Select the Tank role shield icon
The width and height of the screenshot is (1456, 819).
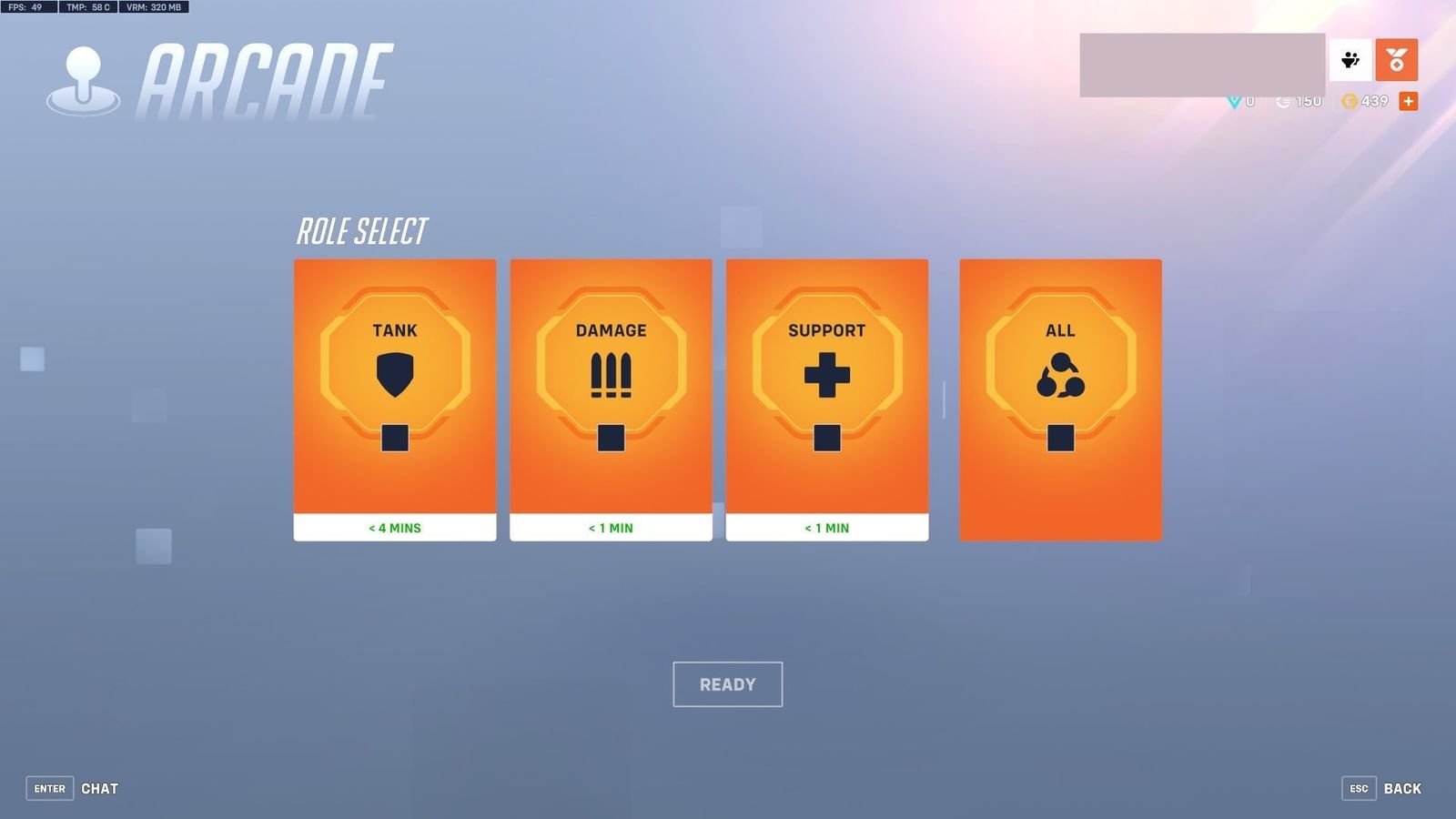[394, 375]
